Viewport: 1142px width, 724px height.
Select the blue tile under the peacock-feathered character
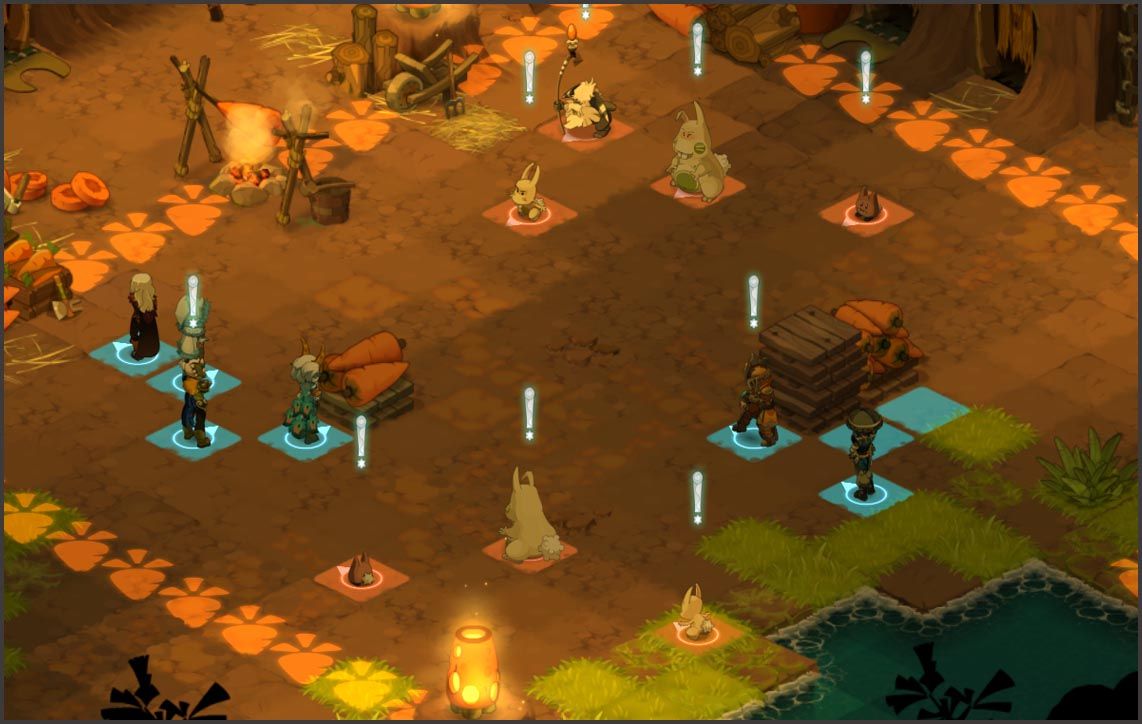305,439
